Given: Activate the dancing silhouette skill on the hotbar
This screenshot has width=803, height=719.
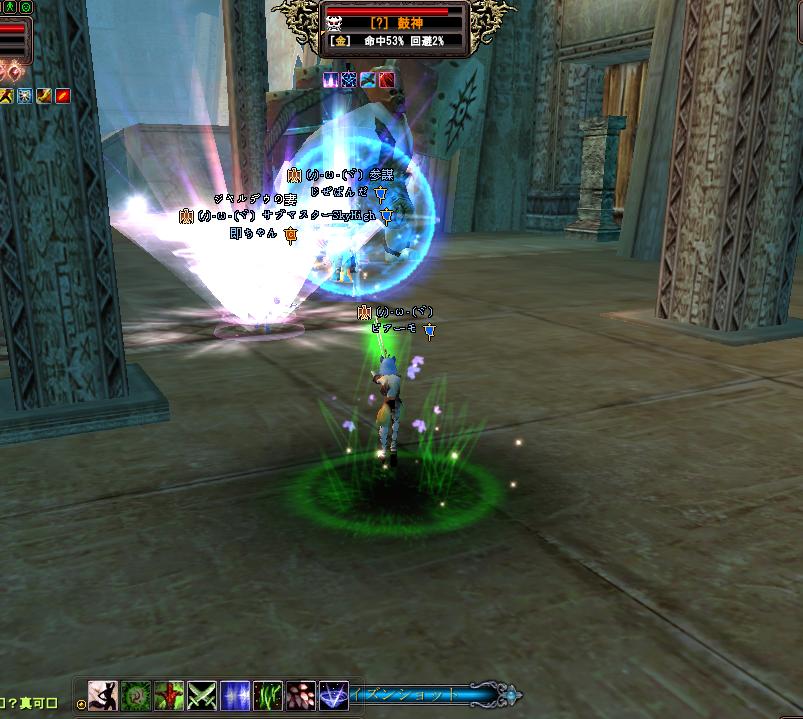Looking at the screenshot, I should (103, 695).
